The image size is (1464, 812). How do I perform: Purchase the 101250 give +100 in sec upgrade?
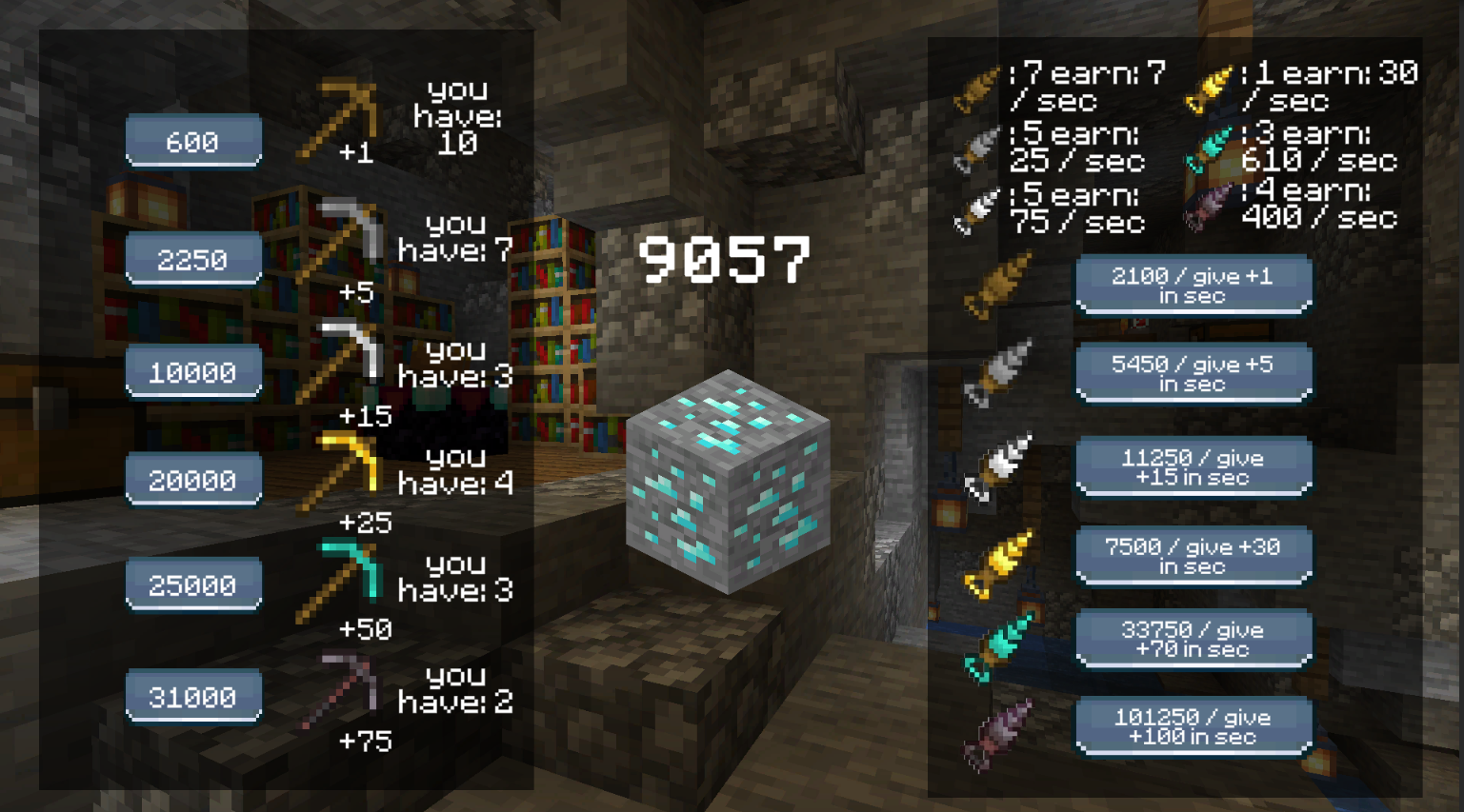point(1193,725)
